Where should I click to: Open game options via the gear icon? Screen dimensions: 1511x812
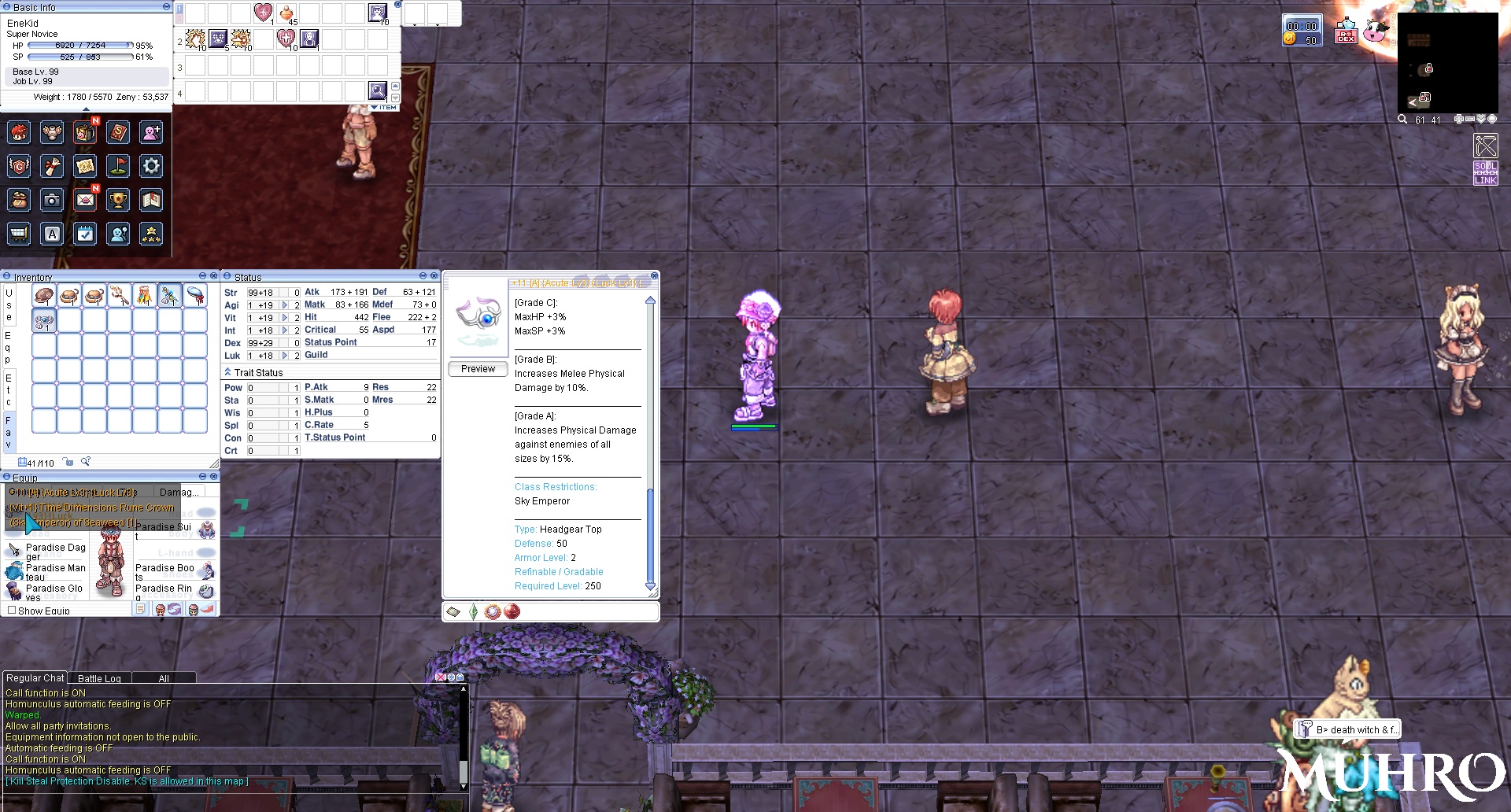click(151, 166)
